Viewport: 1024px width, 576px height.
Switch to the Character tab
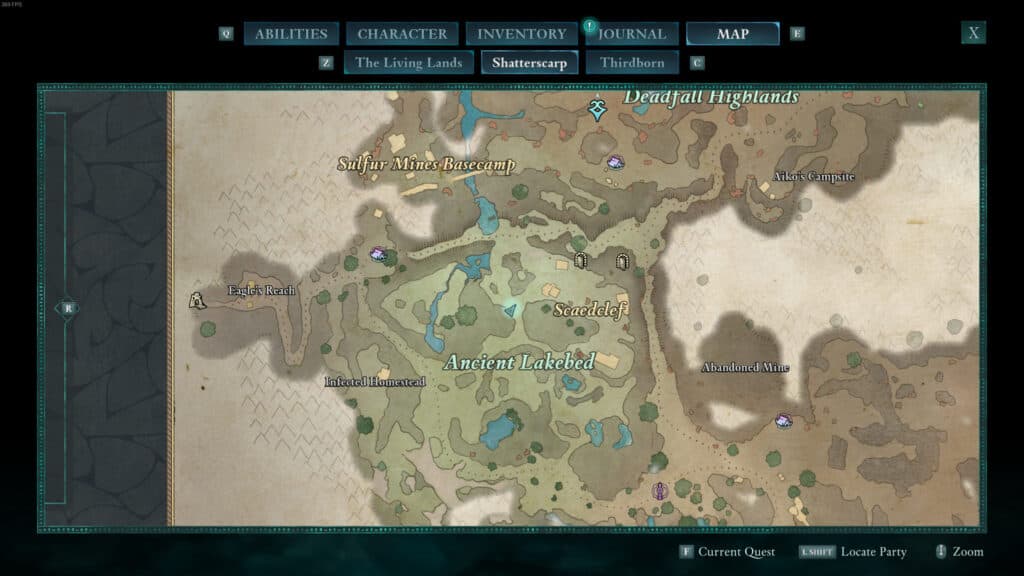[402, 34]
